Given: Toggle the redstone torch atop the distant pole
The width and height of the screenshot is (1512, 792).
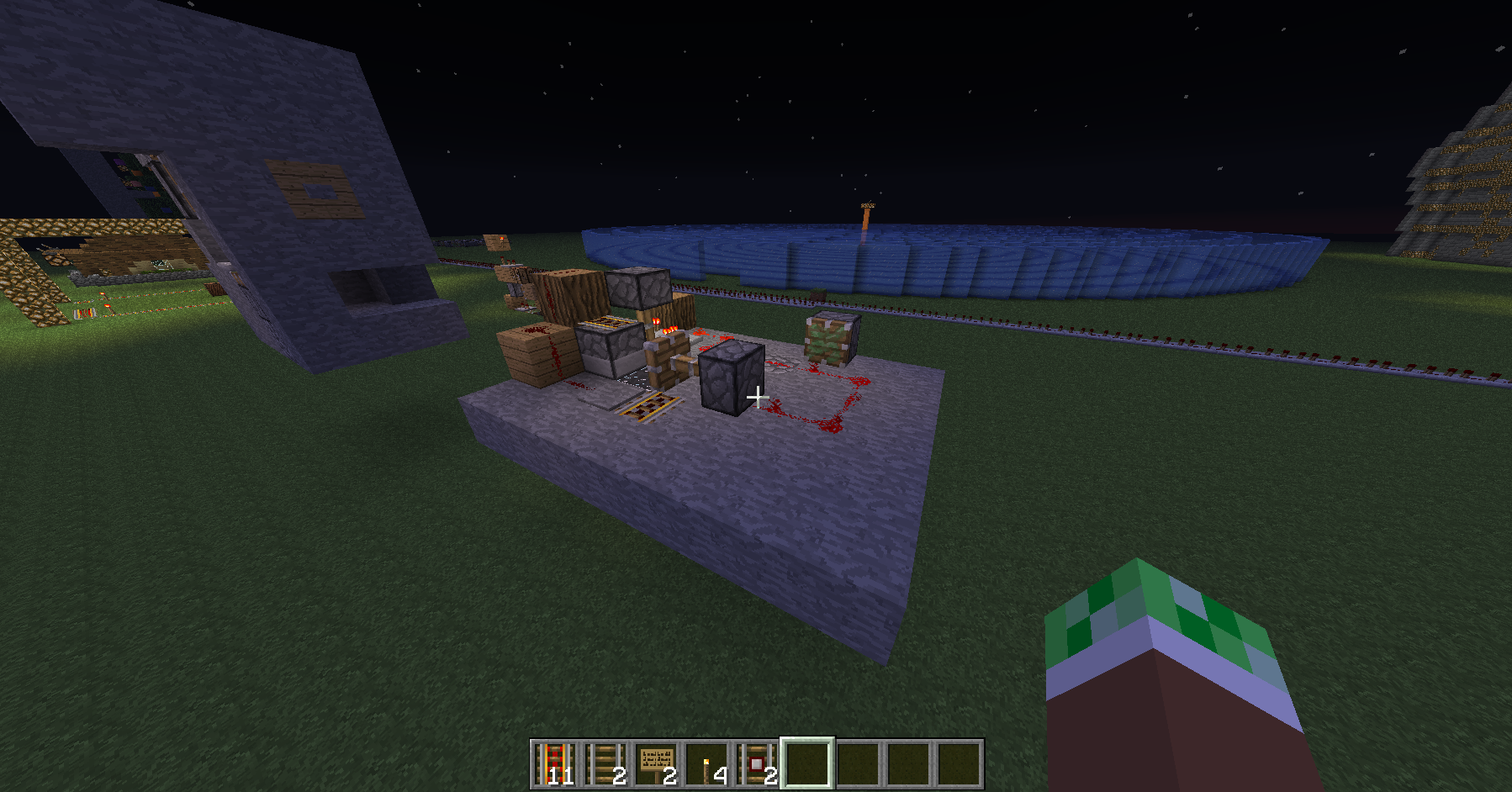Looking at the screenshot, I should (868, 208).
